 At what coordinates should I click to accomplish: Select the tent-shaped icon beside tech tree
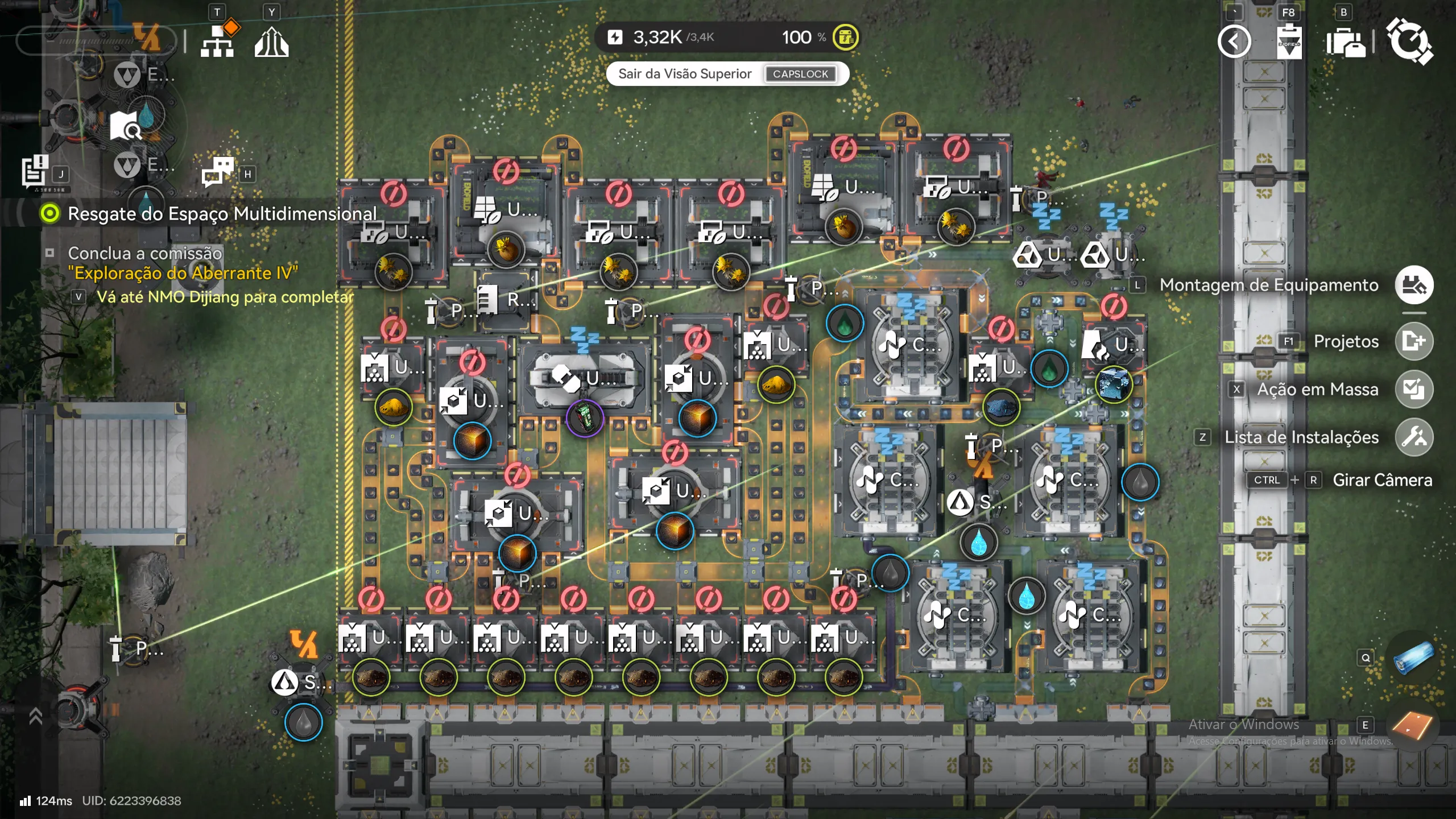coord(271,42)
